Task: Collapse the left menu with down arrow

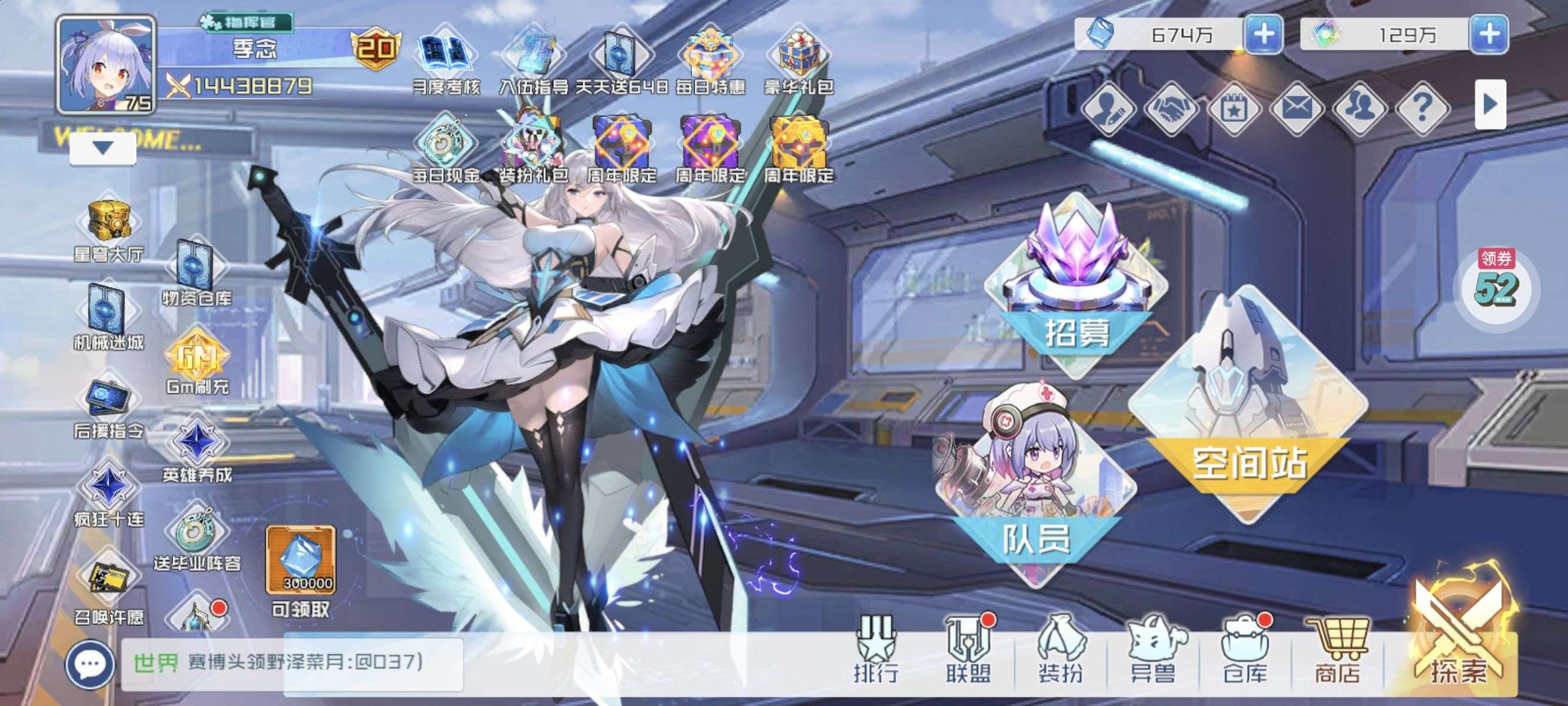Action: [x=102, y=148]
